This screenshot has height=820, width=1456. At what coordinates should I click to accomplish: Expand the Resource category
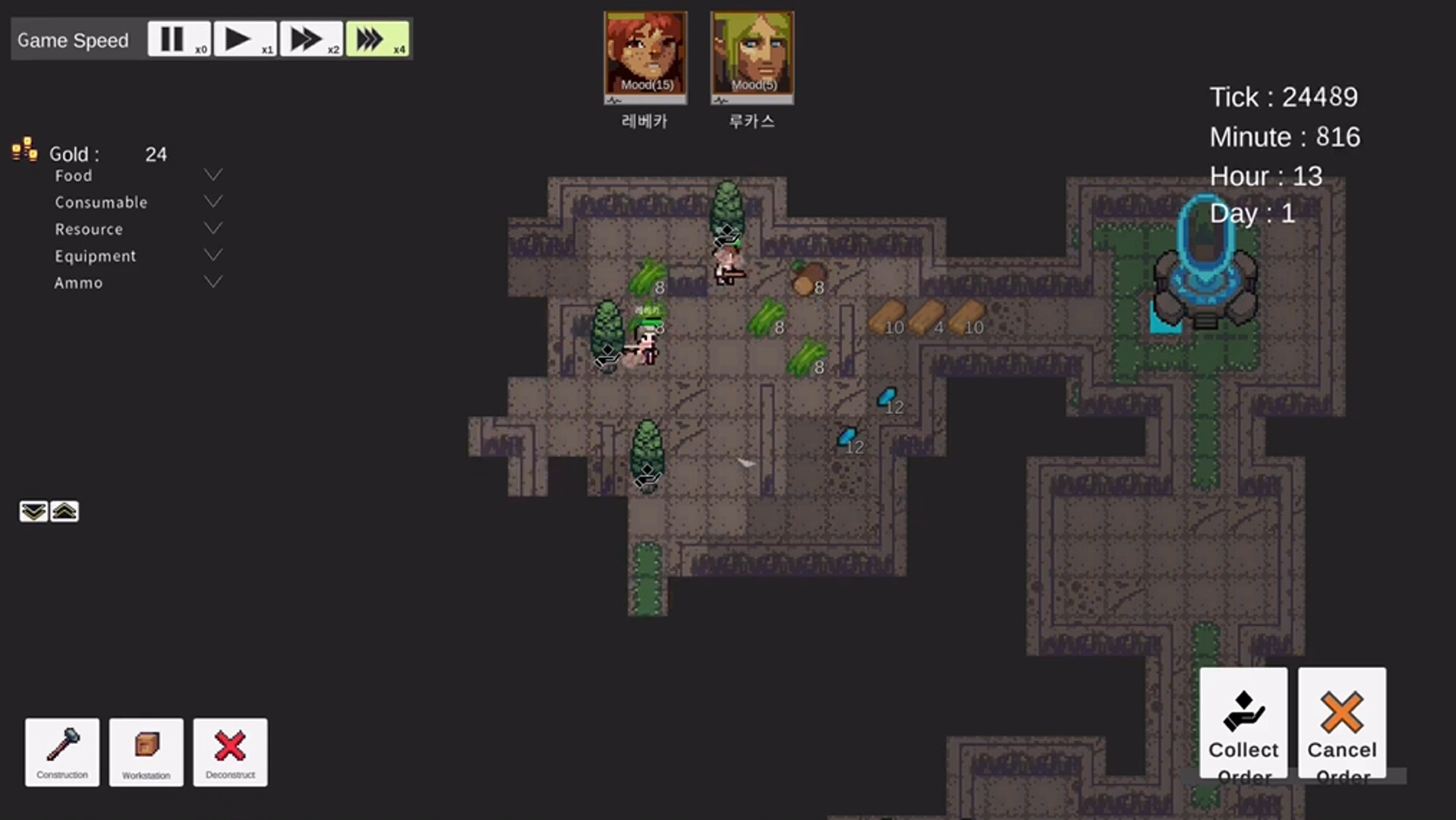coord(213,228)
